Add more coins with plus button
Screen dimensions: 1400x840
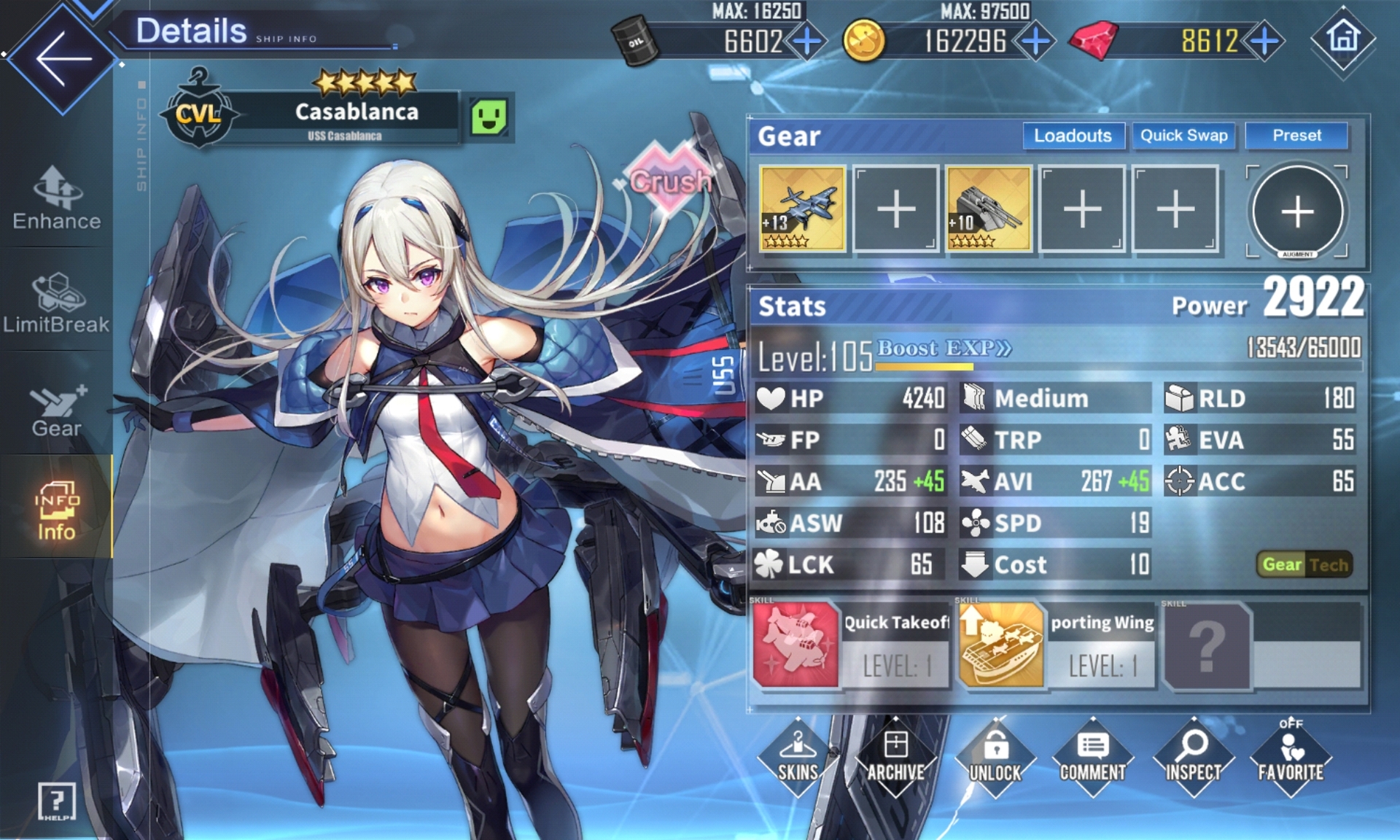(x=1035, y=42)
